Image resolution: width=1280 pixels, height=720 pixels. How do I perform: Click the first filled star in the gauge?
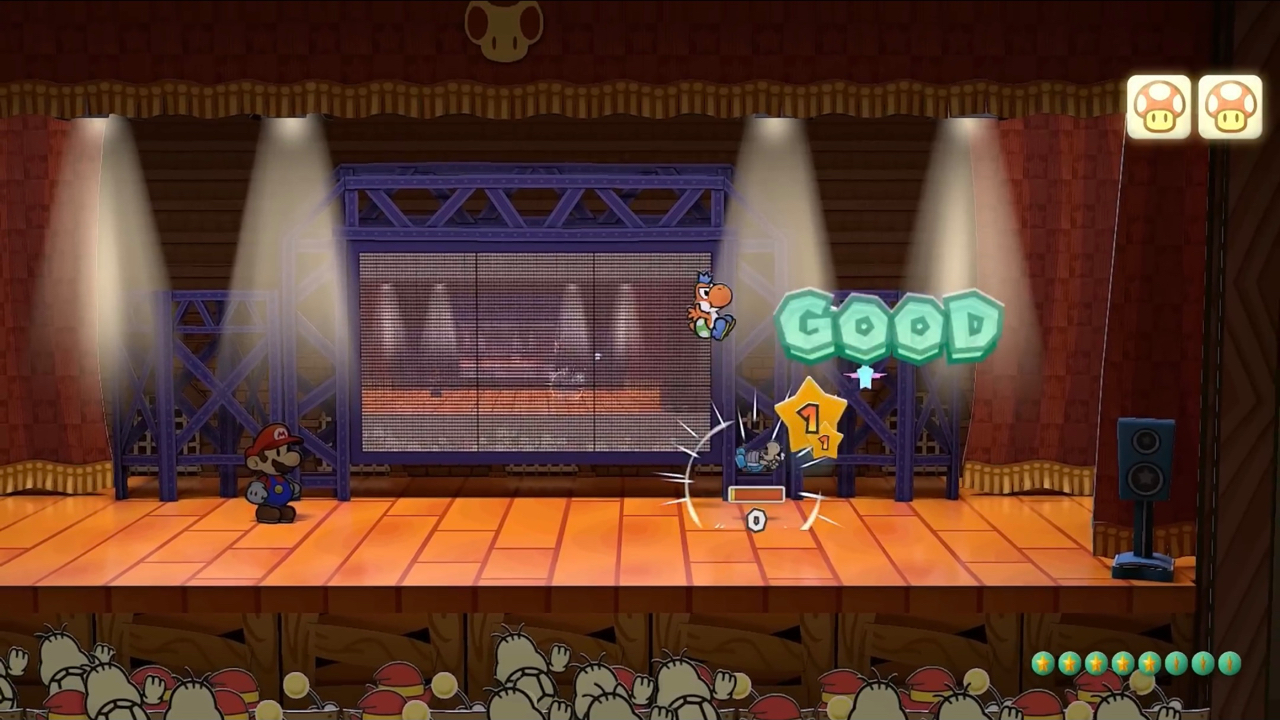pyautogui.click(x=1043, y=662)
